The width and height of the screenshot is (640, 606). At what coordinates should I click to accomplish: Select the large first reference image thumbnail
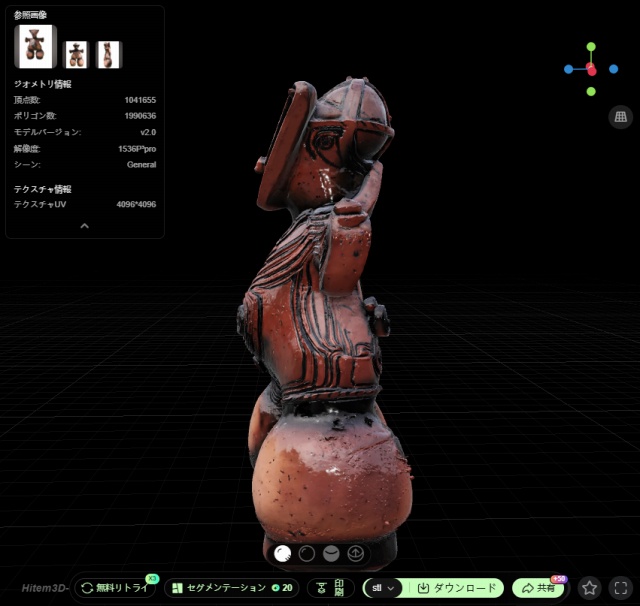[x=35, y=46]
